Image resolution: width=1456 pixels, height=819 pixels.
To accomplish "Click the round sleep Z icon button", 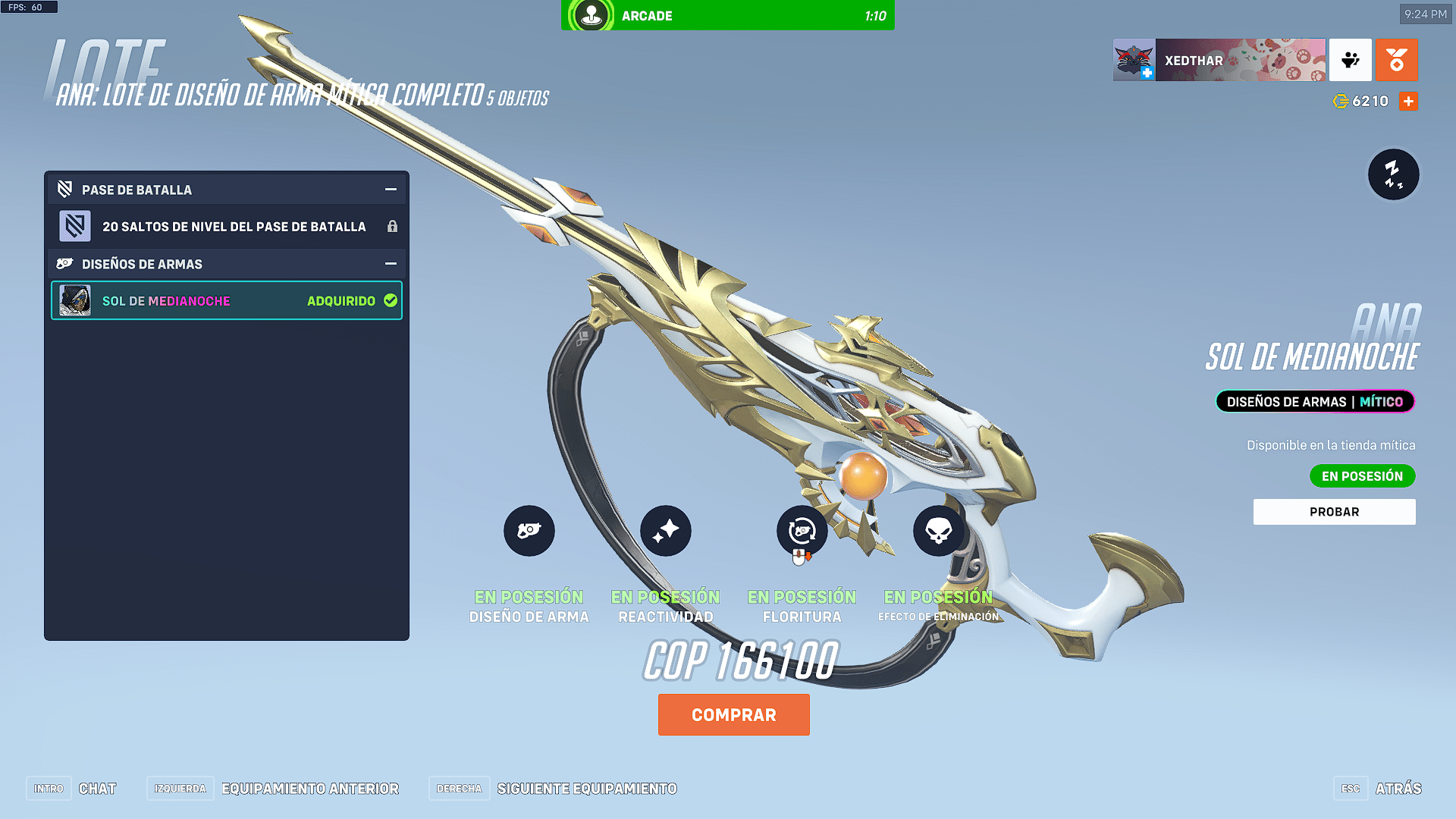I will point(1393,174).
